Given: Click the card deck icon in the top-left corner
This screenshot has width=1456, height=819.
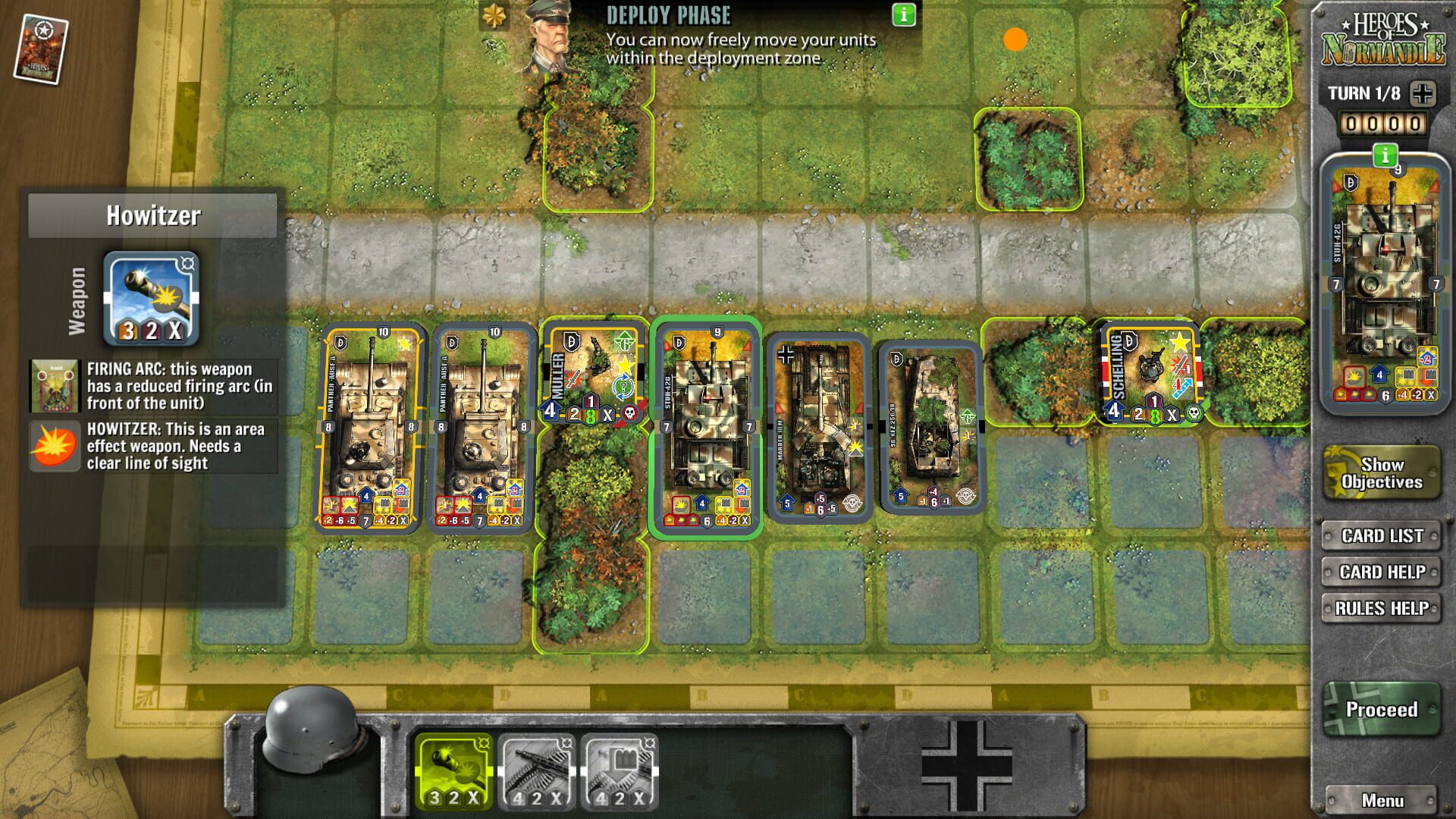Looking at the screenshot, I should 39,45.
